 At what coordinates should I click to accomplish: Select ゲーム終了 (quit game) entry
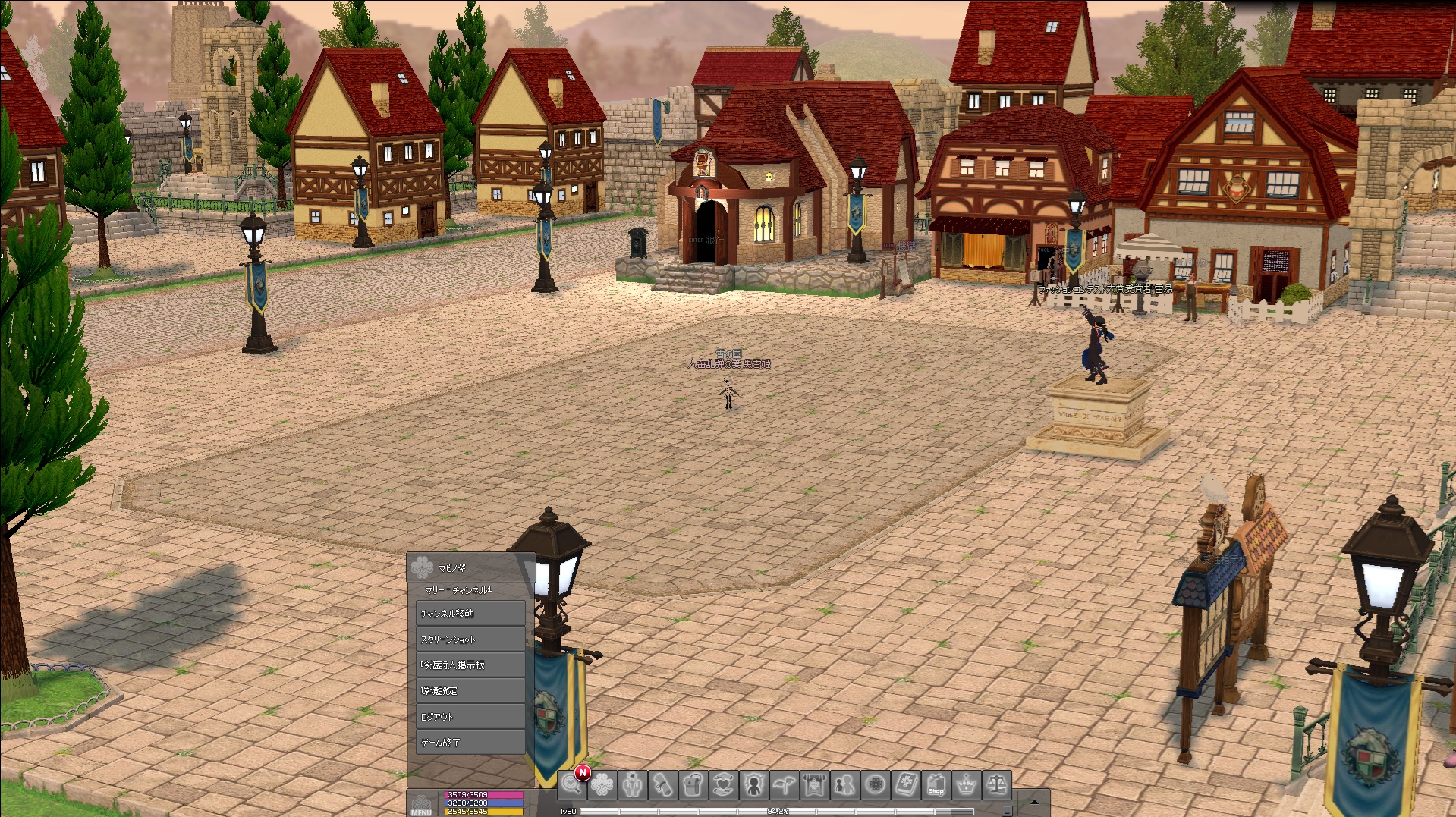click(470, 742)
